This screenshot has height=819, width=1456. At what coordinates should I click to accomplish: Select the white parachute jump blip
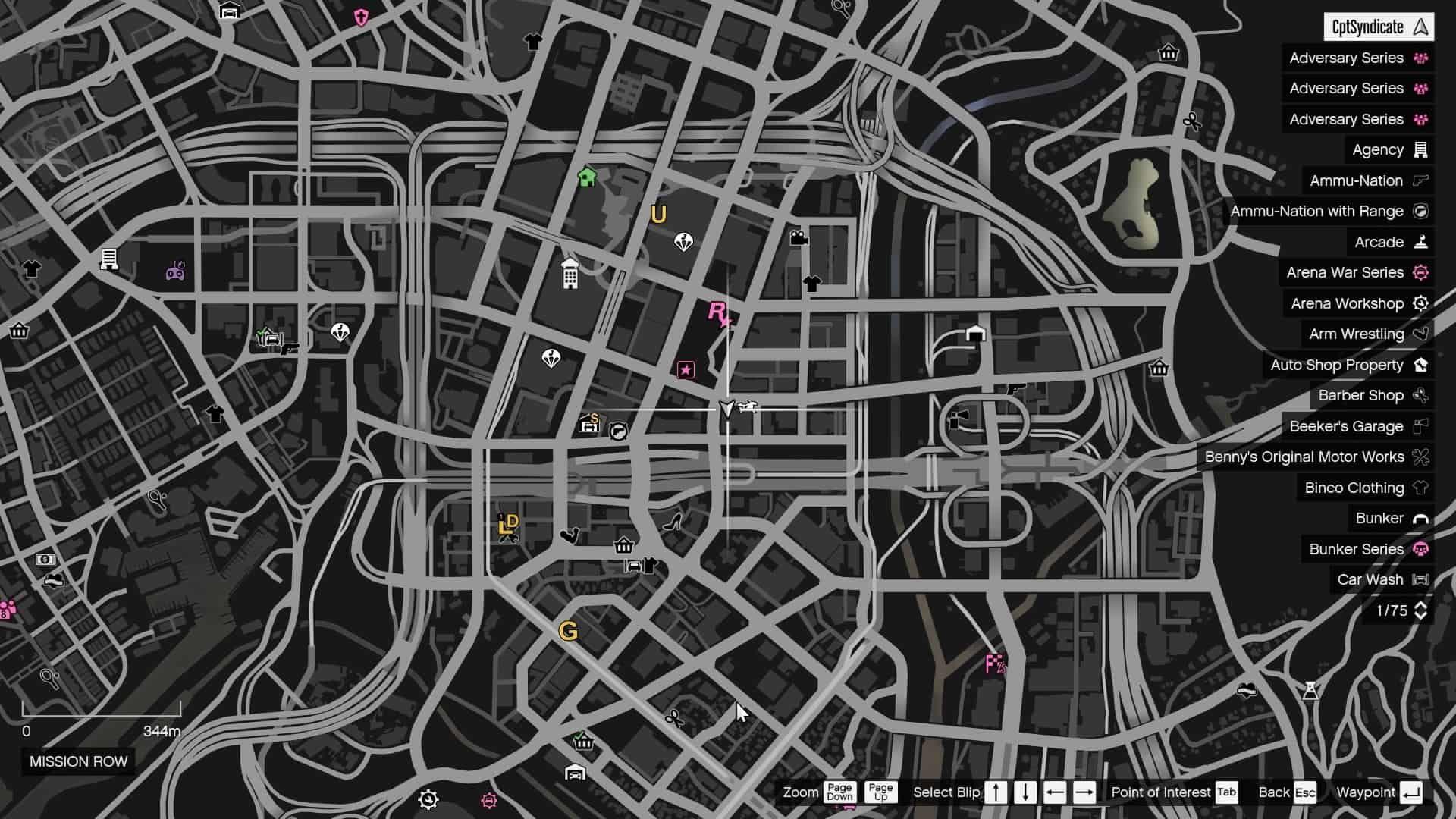pyautogui.click(x=683, y=240)
